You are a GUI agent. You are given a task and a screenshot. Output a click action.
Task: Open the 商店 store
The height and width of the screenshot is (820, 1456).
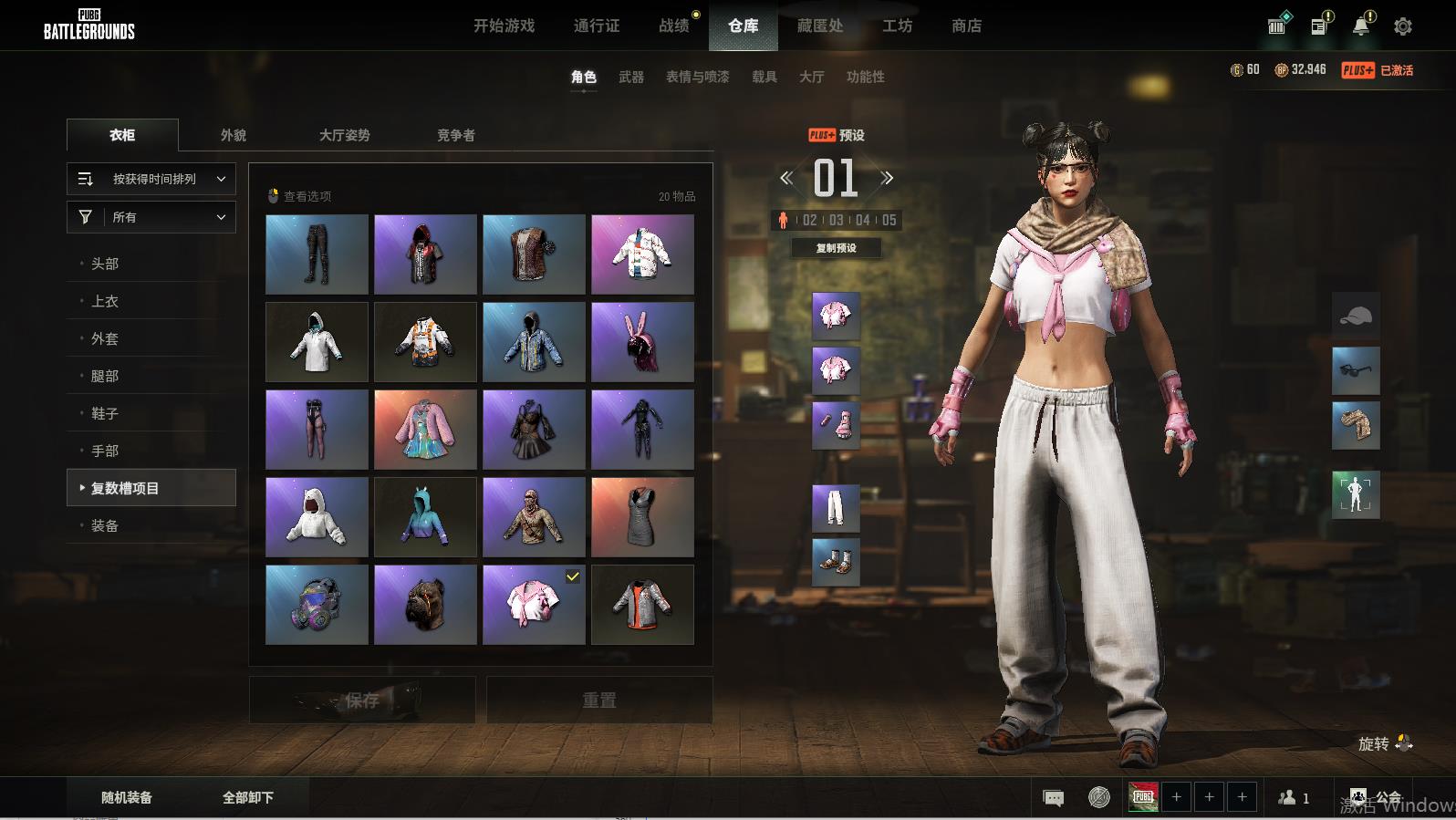coord(966,26)
